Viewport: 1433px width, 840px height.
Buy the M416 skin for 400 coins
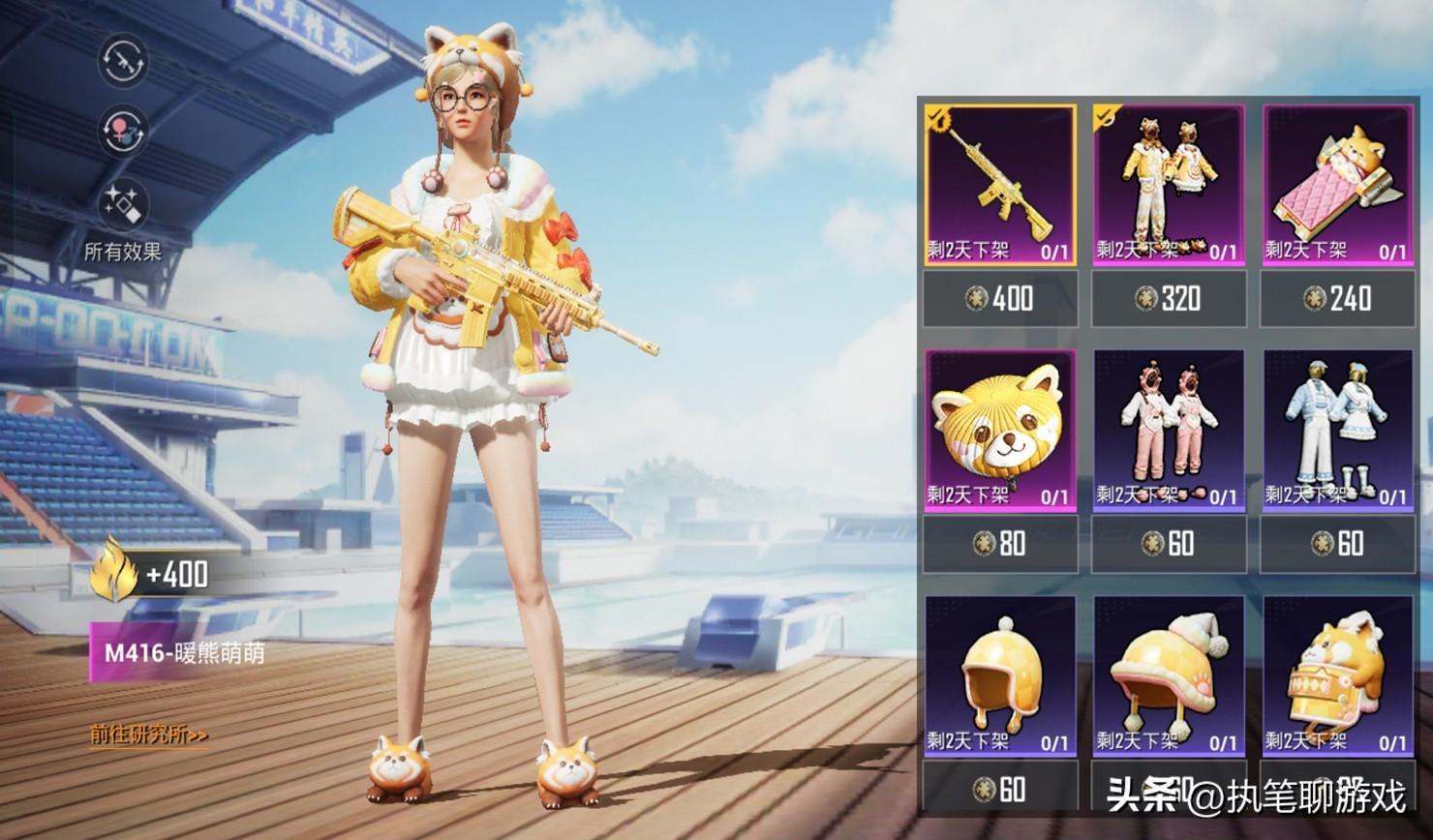(x=1000, y=298)
